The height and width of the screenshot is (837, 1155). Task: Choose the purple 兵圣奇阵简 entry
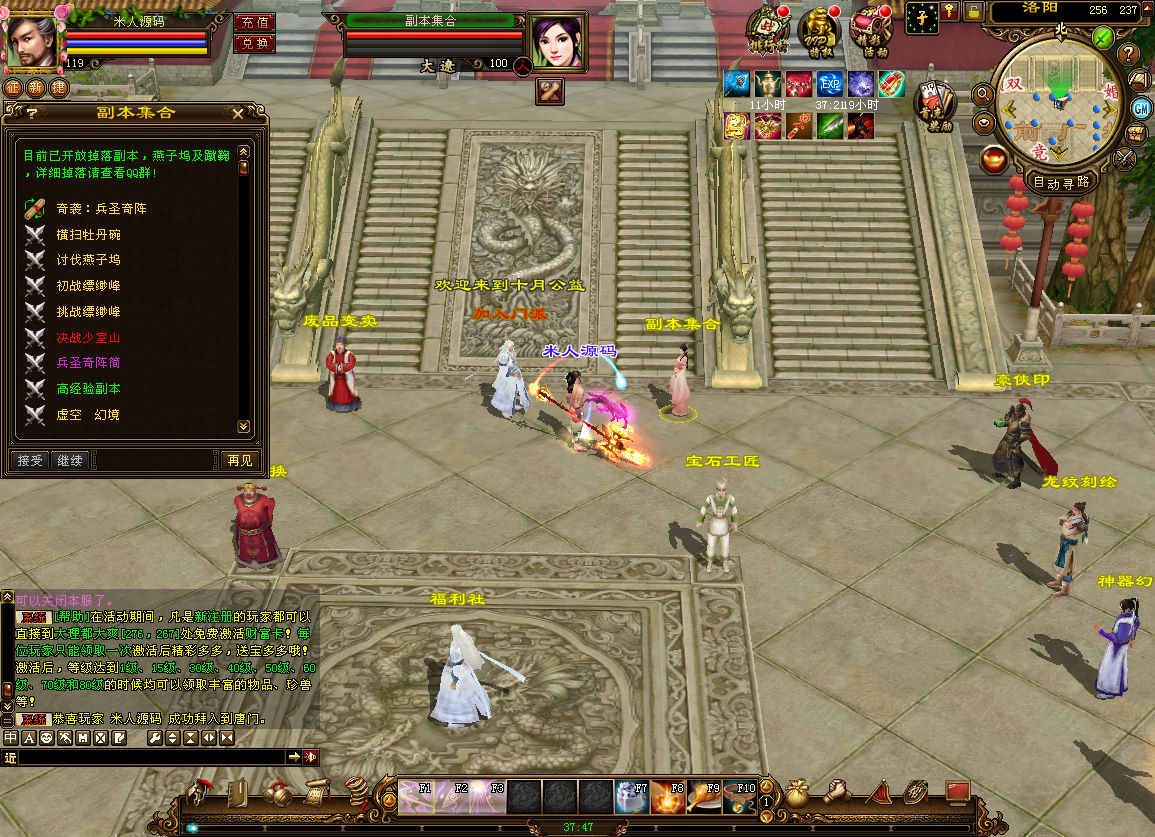(88, 362)
